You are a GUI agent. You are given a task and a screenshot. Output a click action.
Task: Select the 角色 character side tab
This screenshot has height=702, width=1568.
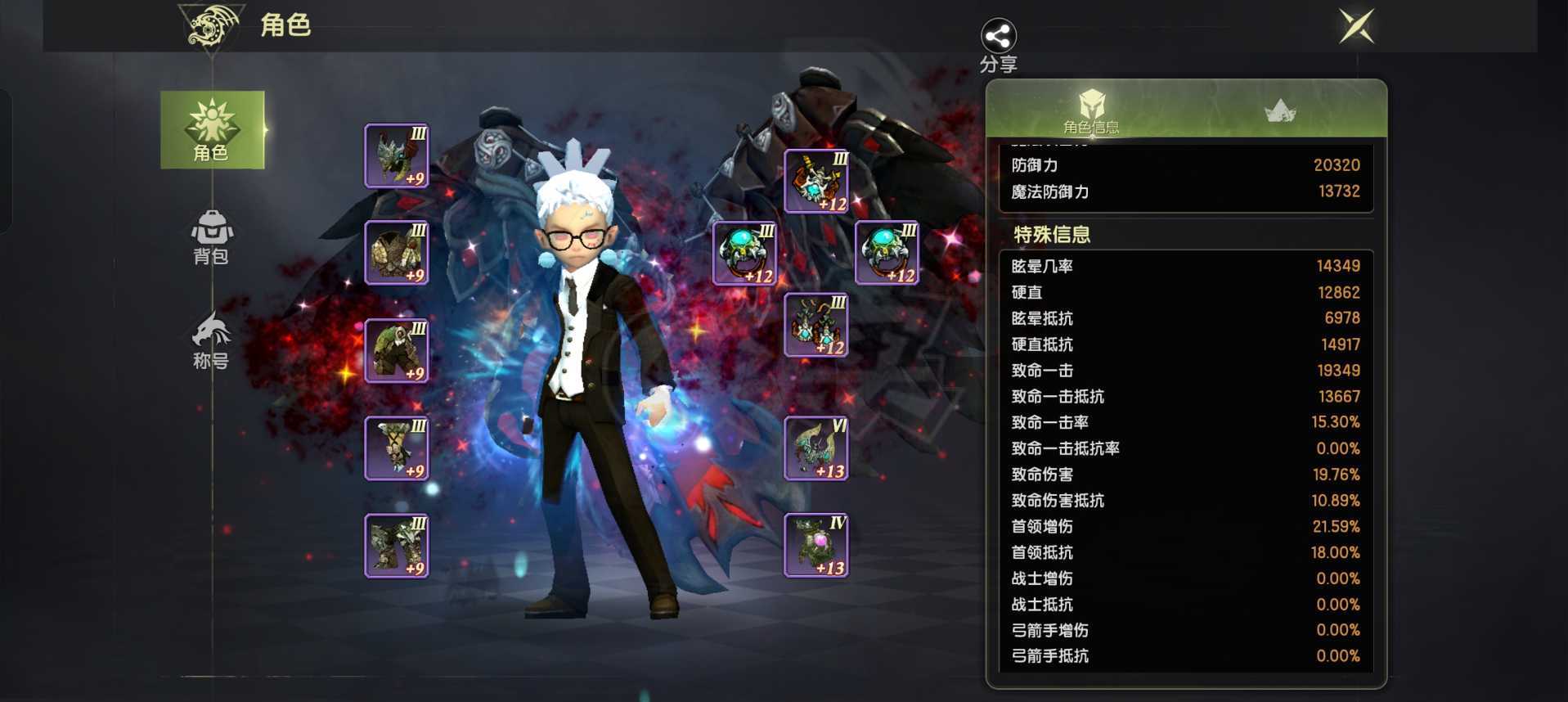pyautogui.click(x=212, y=130)
